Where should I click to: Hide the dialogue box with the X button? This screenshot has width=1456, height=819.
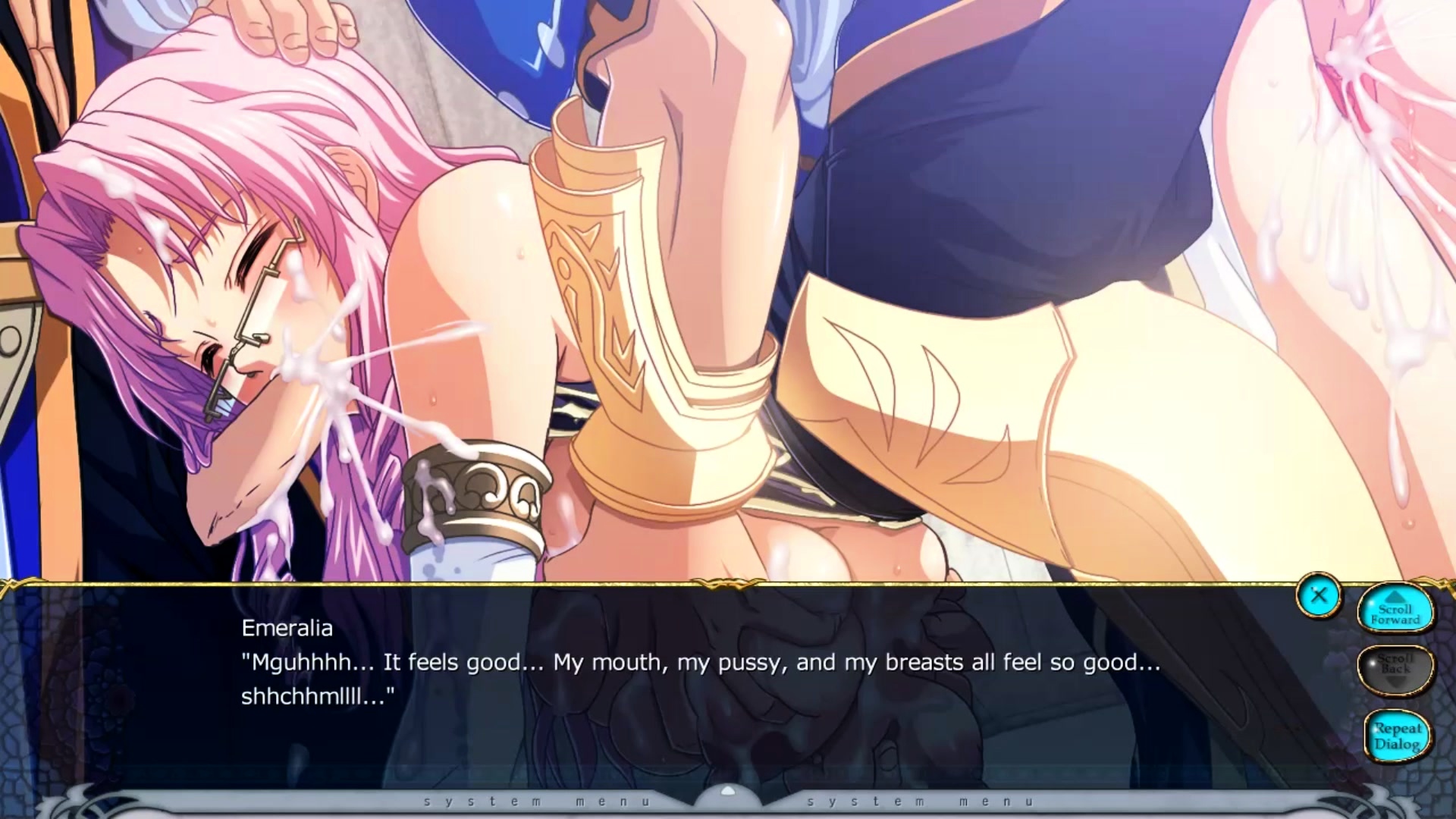click(1319, 595)
